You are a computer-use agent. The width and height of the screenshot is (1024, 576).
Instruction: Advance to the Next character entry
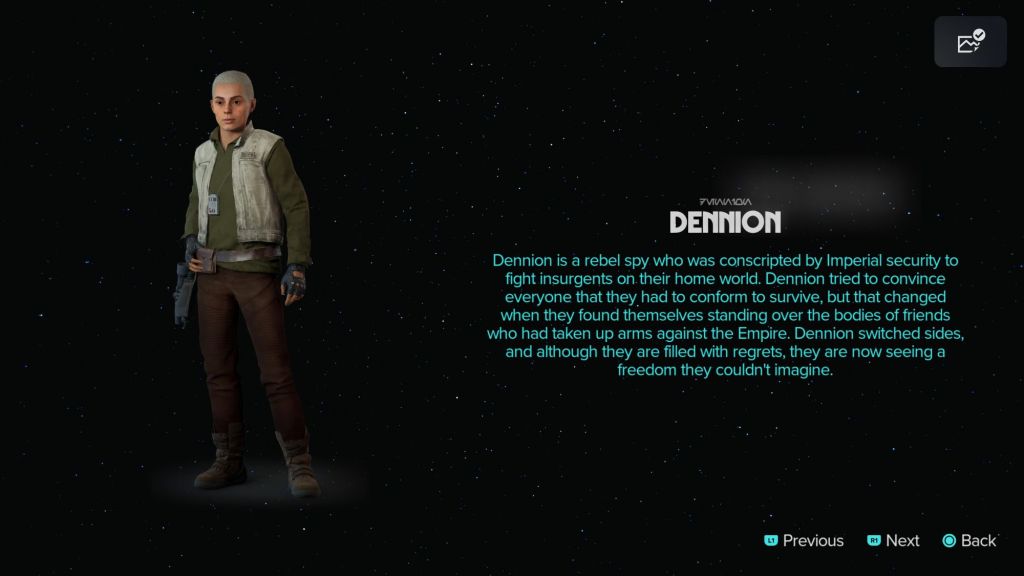(893, 540)
